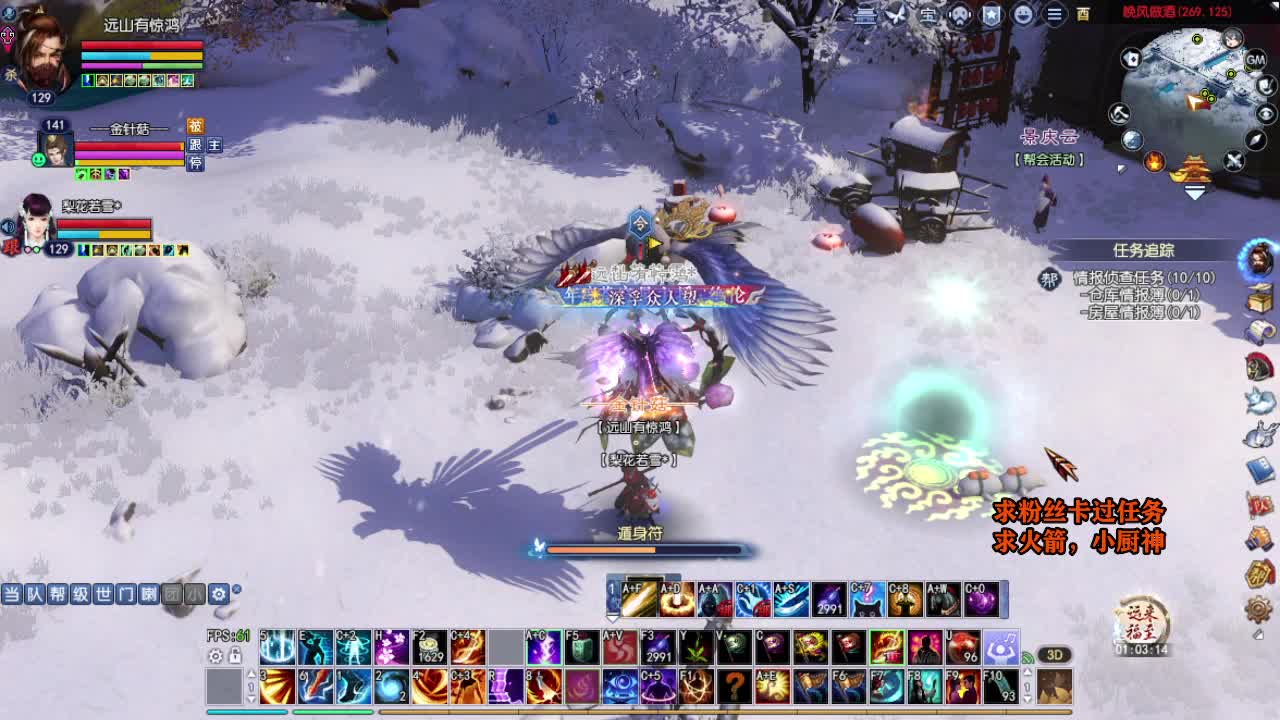
Task: Toggle the action bar lock icon
Action: (x=235, y=656)
